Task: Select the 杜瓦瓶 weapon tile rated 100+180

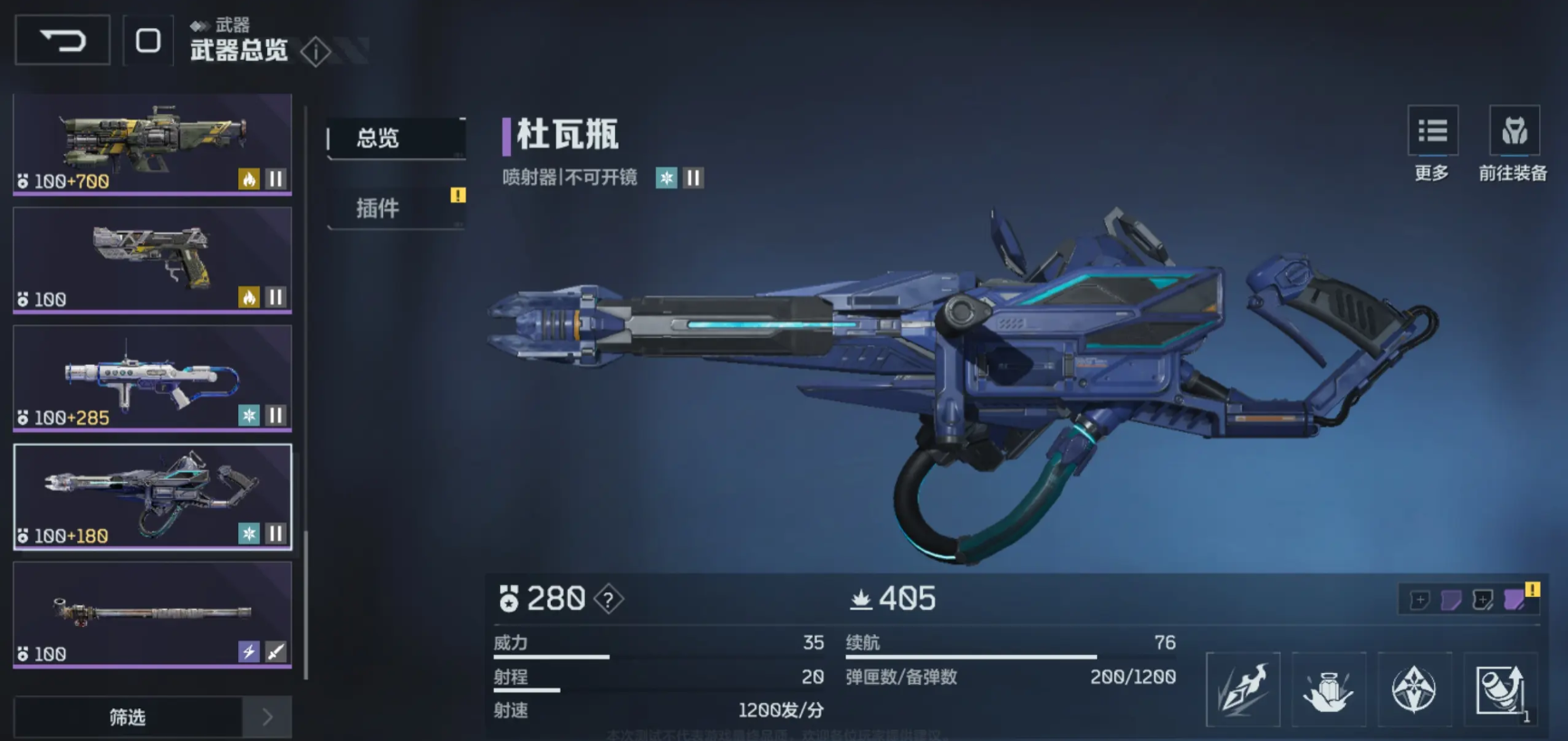Action: [152, 496]
